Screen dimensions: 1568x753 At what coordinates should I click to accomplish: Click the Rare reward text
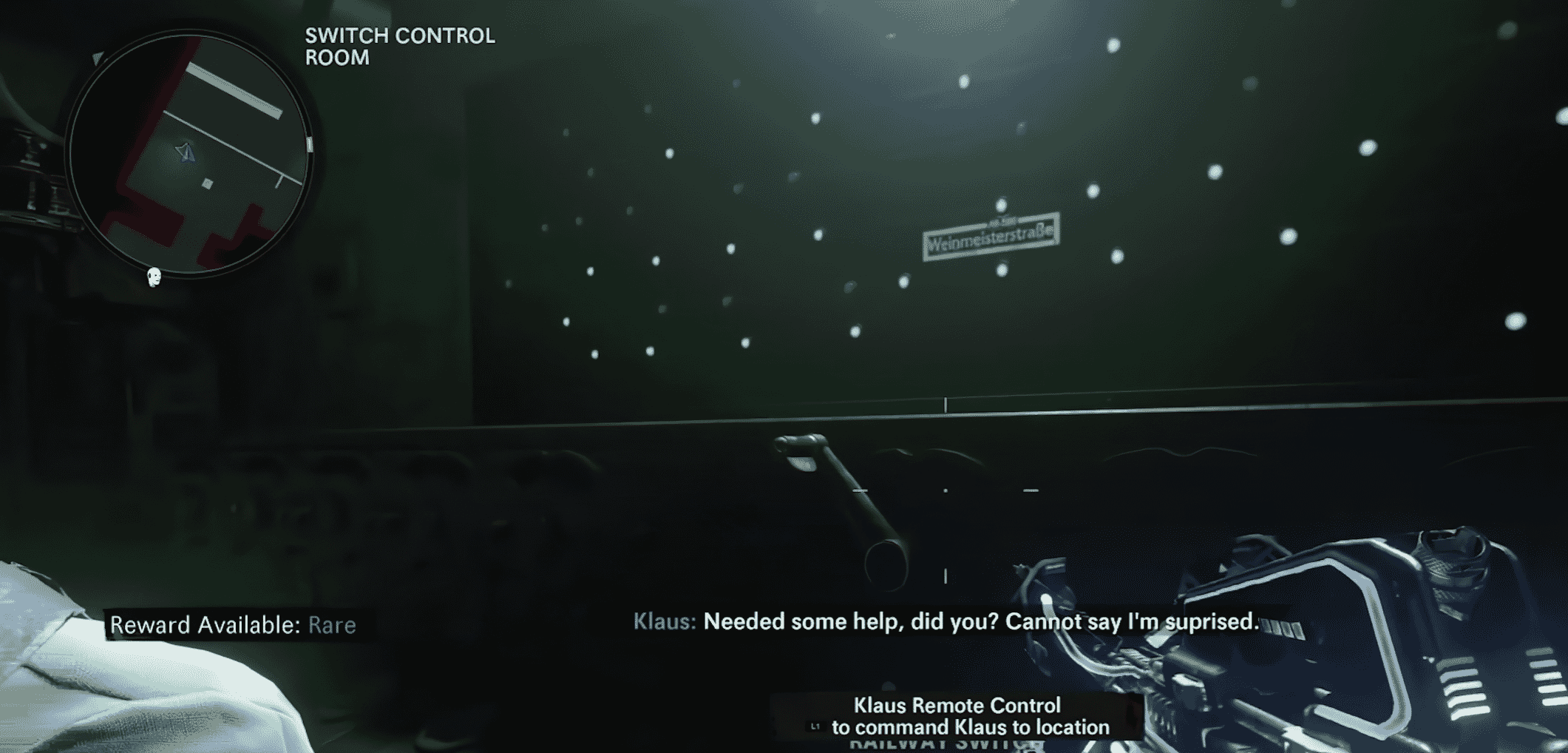[331, 625]
